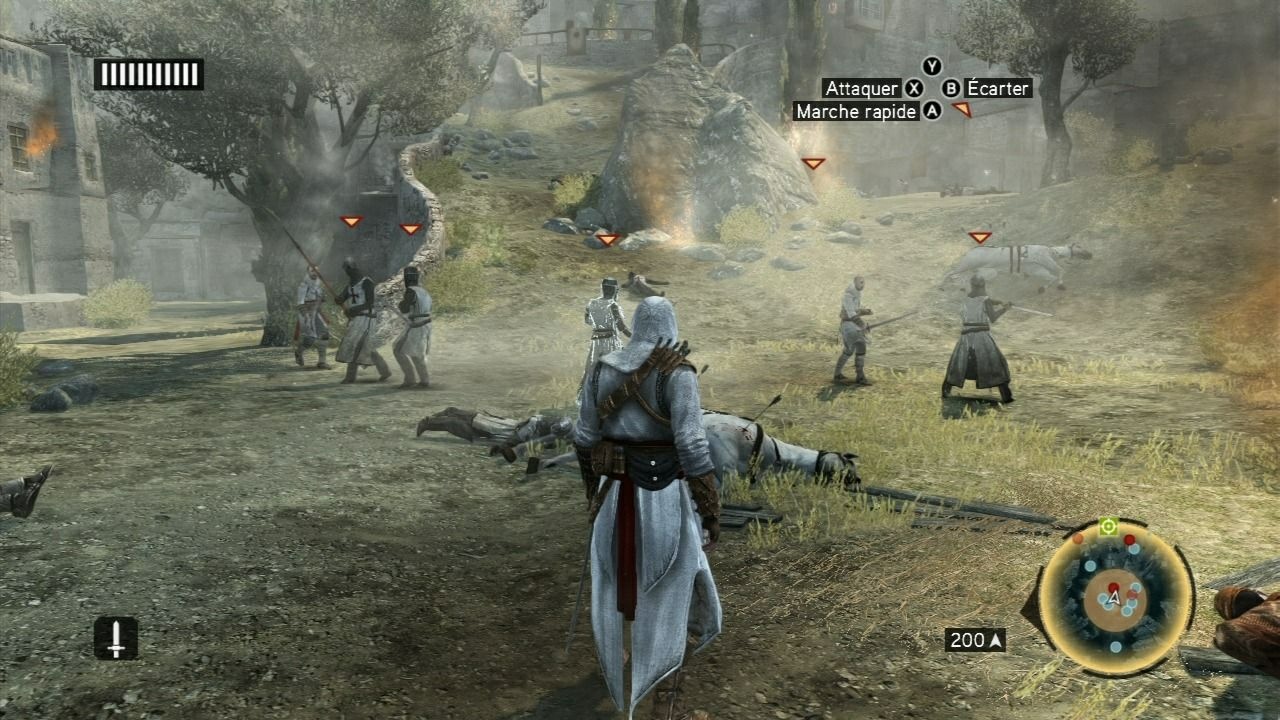Viewport: 1280px width, 720px height.
Task: Click the orange dot near the minimap top
Action: 1077,540
